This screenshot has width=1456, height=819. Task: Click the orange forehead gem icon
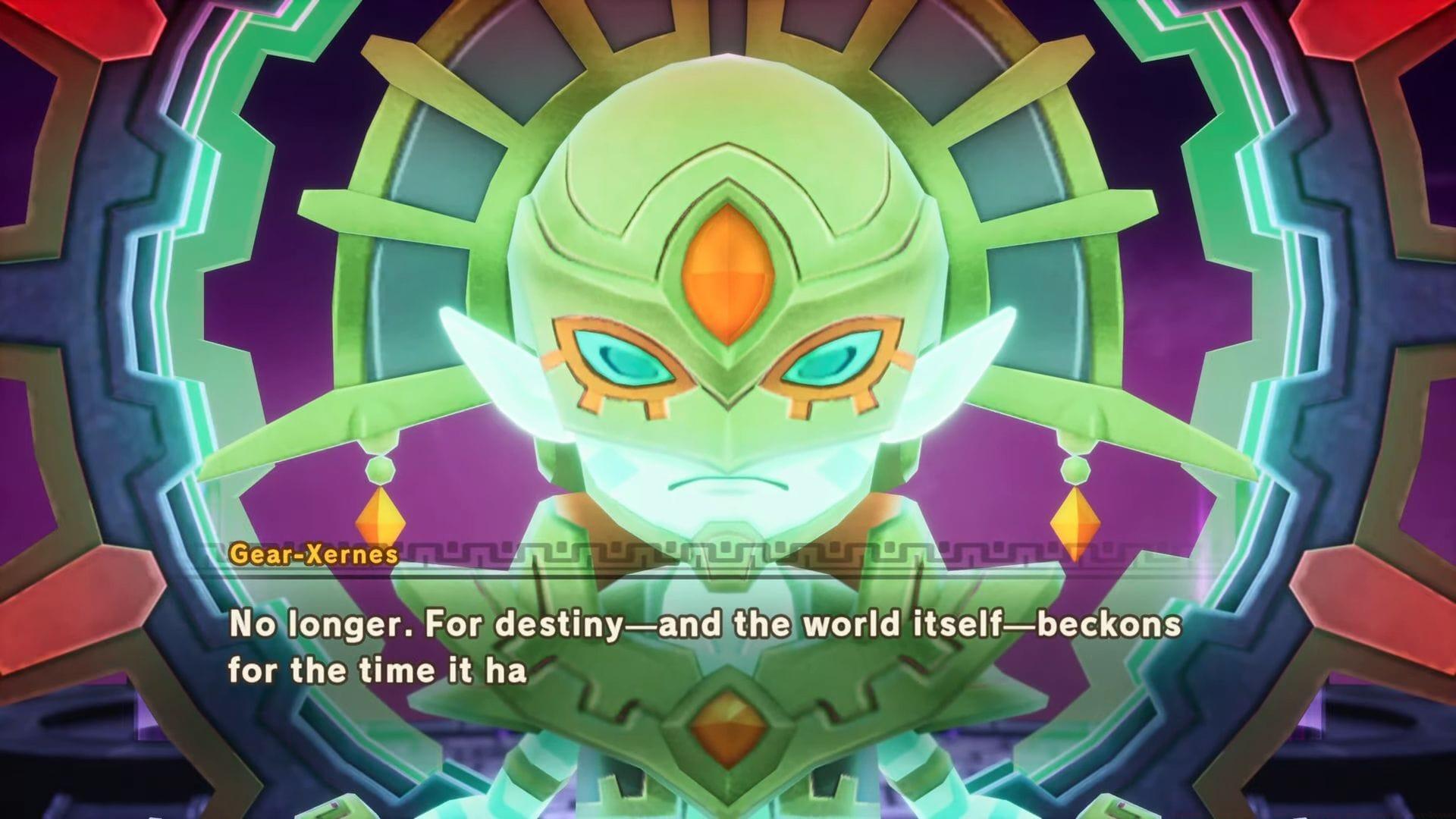tap(726, 267)
